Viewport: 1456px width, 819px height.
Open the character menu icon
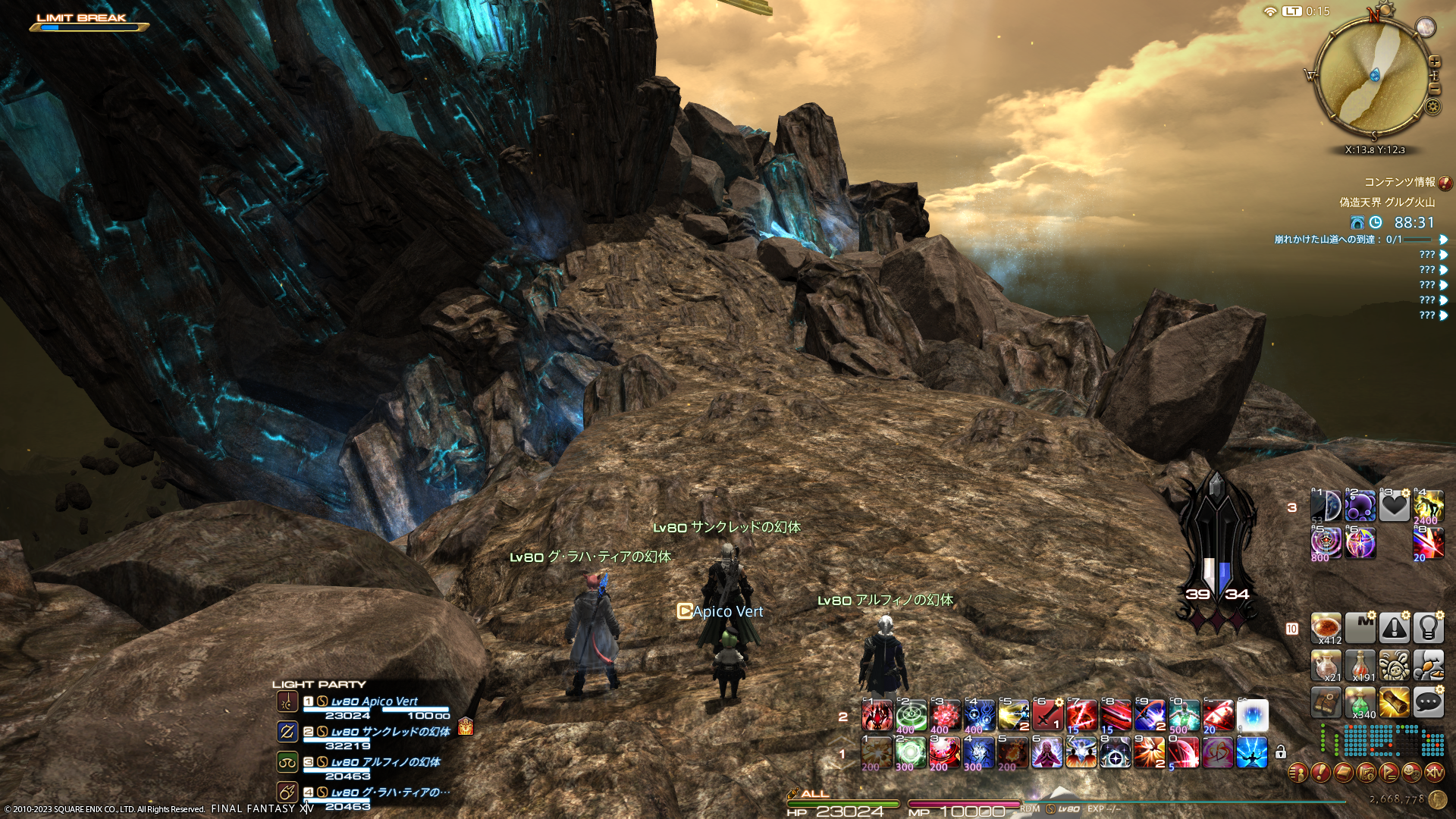[1298, 773]
